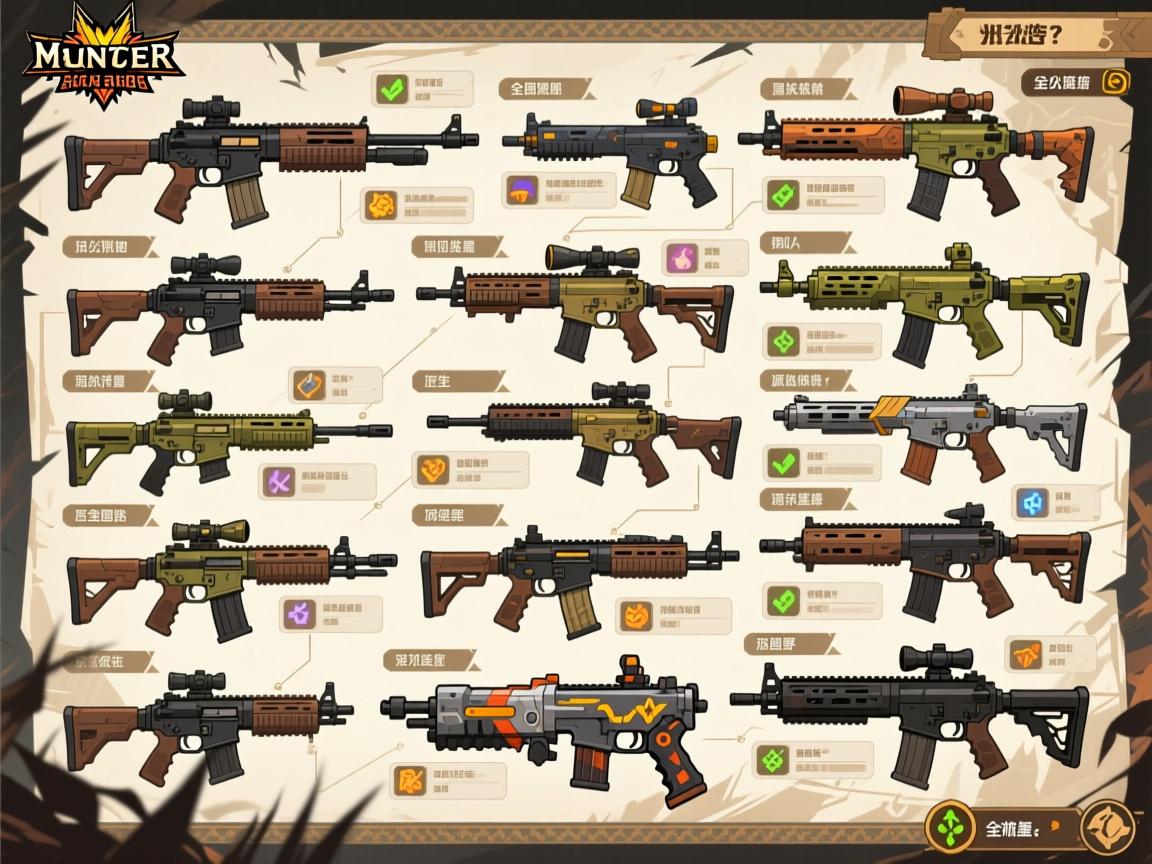Select the blue attachment icon
This screenshot has height=864, width=1152.
click(1031, 502)
